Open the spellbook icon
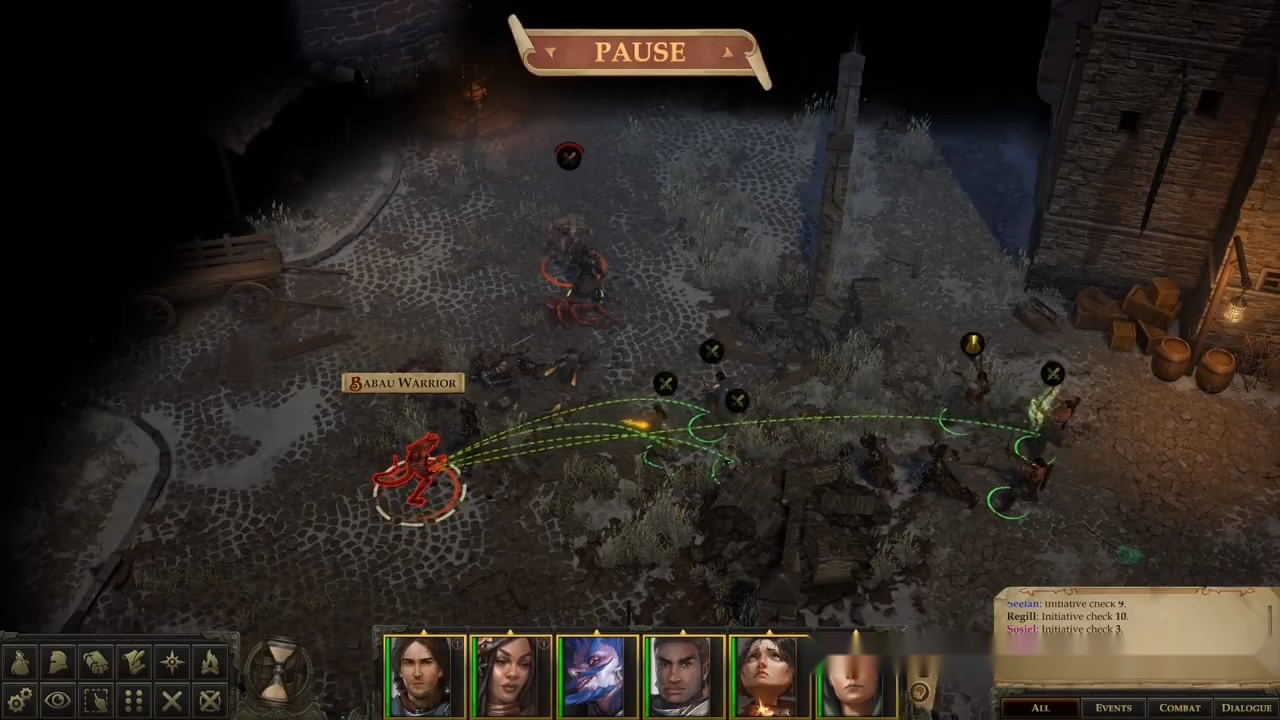1280x720 pixels. tap(96, 661)
